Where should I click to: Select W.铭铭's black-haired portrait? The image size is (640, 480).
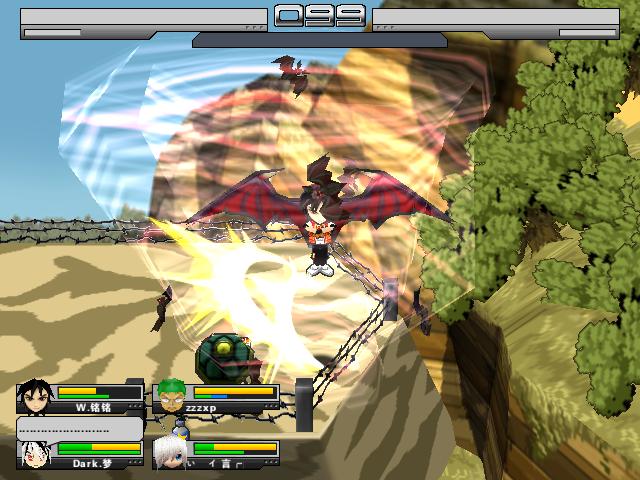coord(34,397)
